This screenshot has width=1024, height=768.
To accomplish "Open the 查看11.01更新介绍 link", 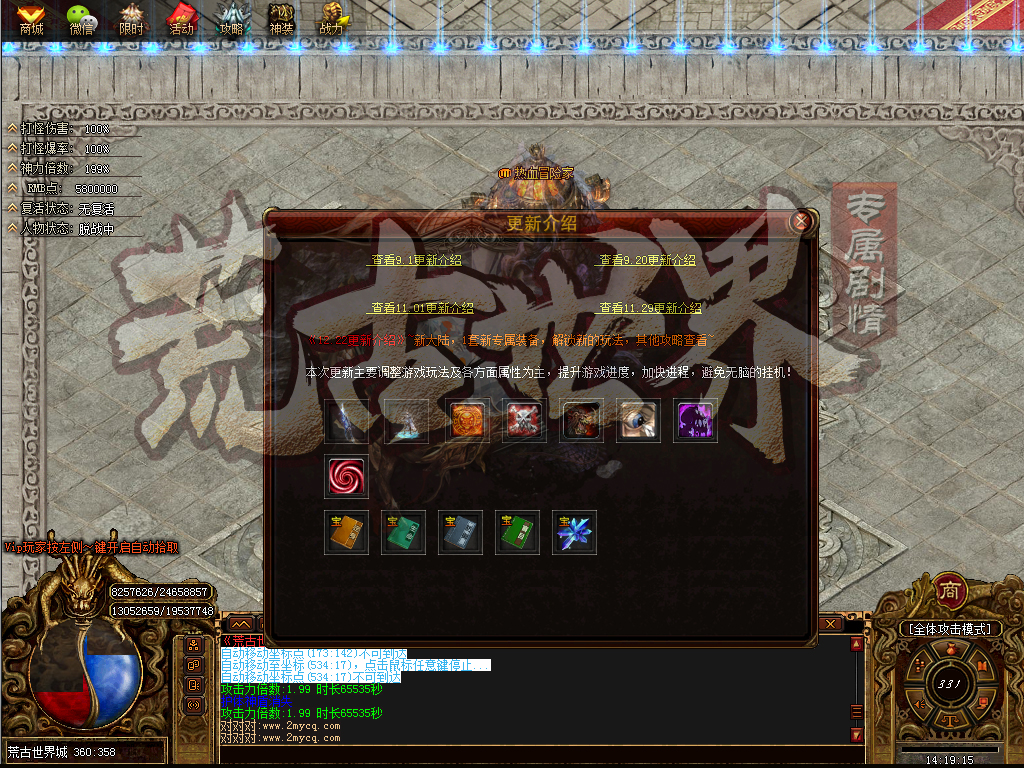I will (422, 308).
